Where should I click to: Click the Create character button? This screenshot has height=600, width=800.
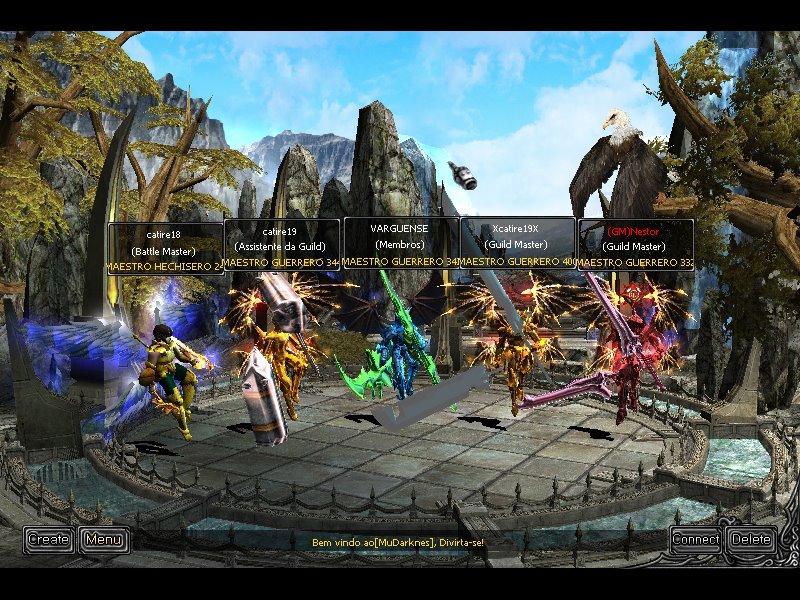tap(49, 540)
